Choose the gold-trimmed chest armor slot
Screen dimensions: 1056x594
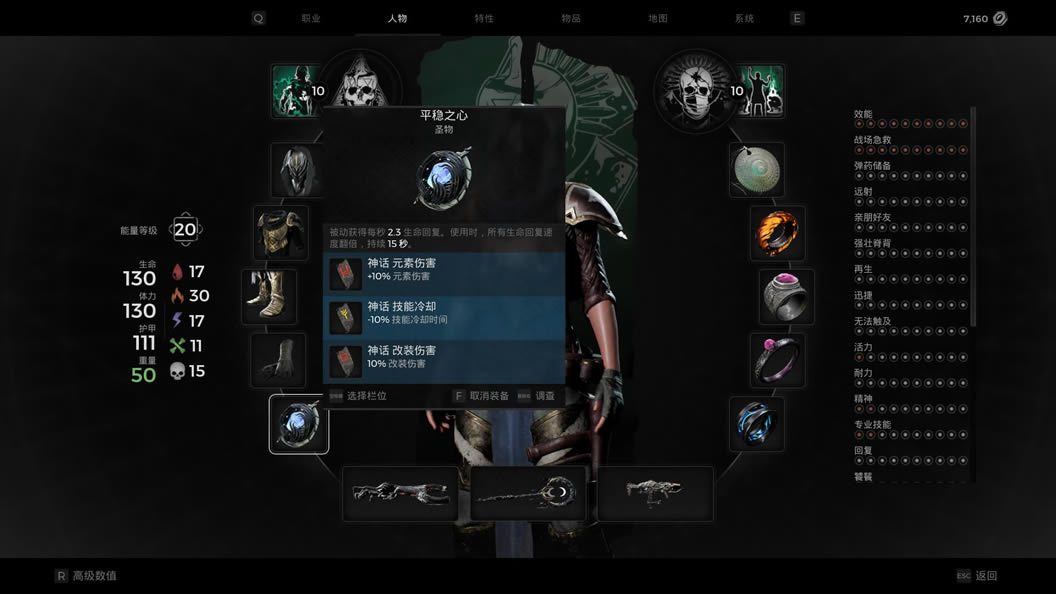pos(281,233)
